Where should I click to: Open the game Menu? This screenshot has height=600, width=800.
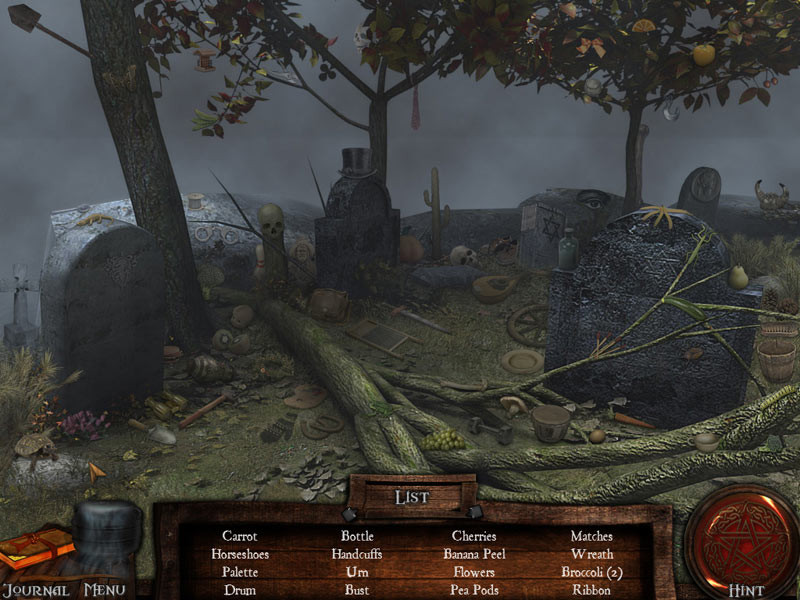point(106,590)
